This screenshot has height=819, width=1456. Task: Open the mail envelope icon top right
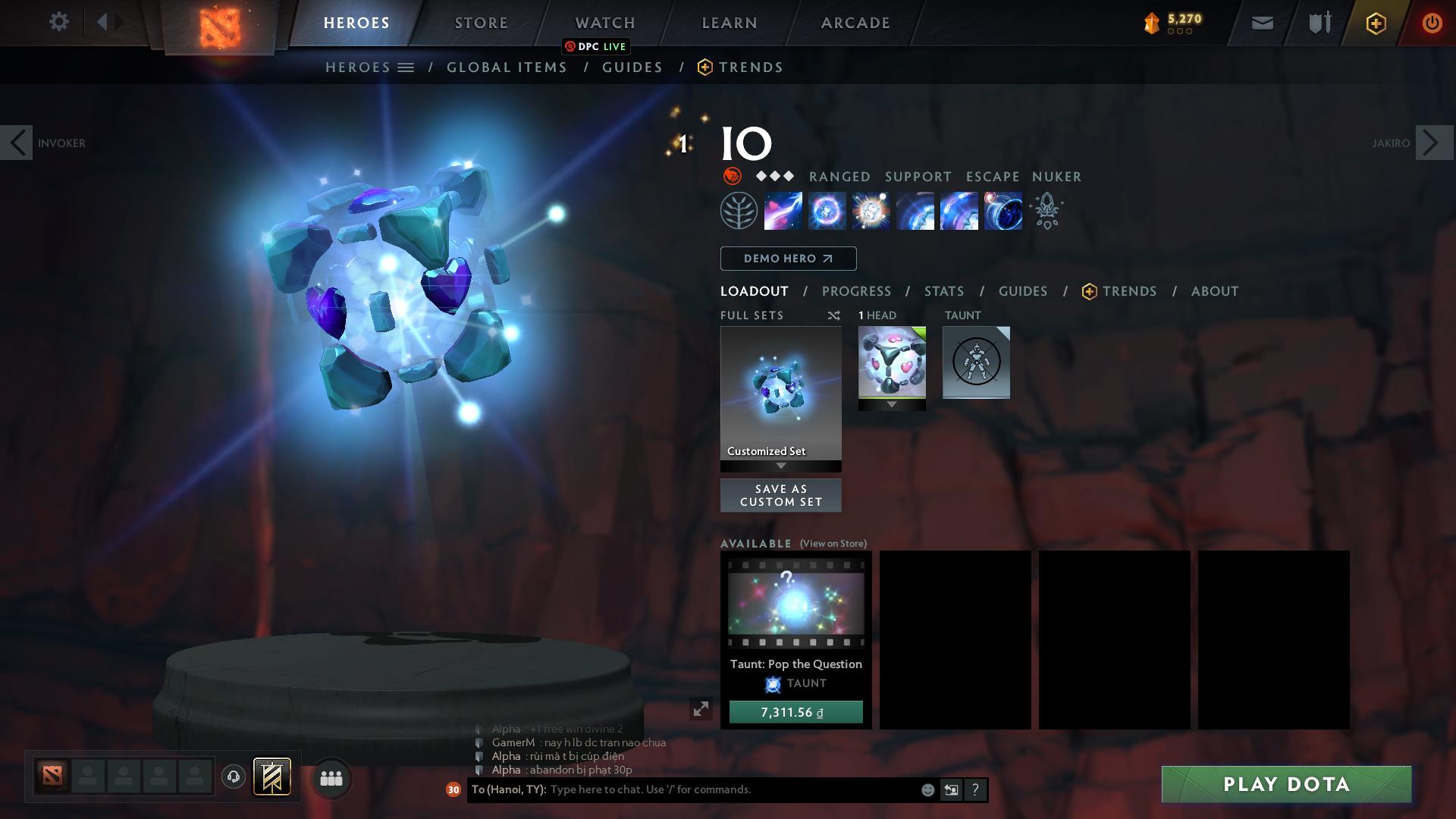[1261, 22]
